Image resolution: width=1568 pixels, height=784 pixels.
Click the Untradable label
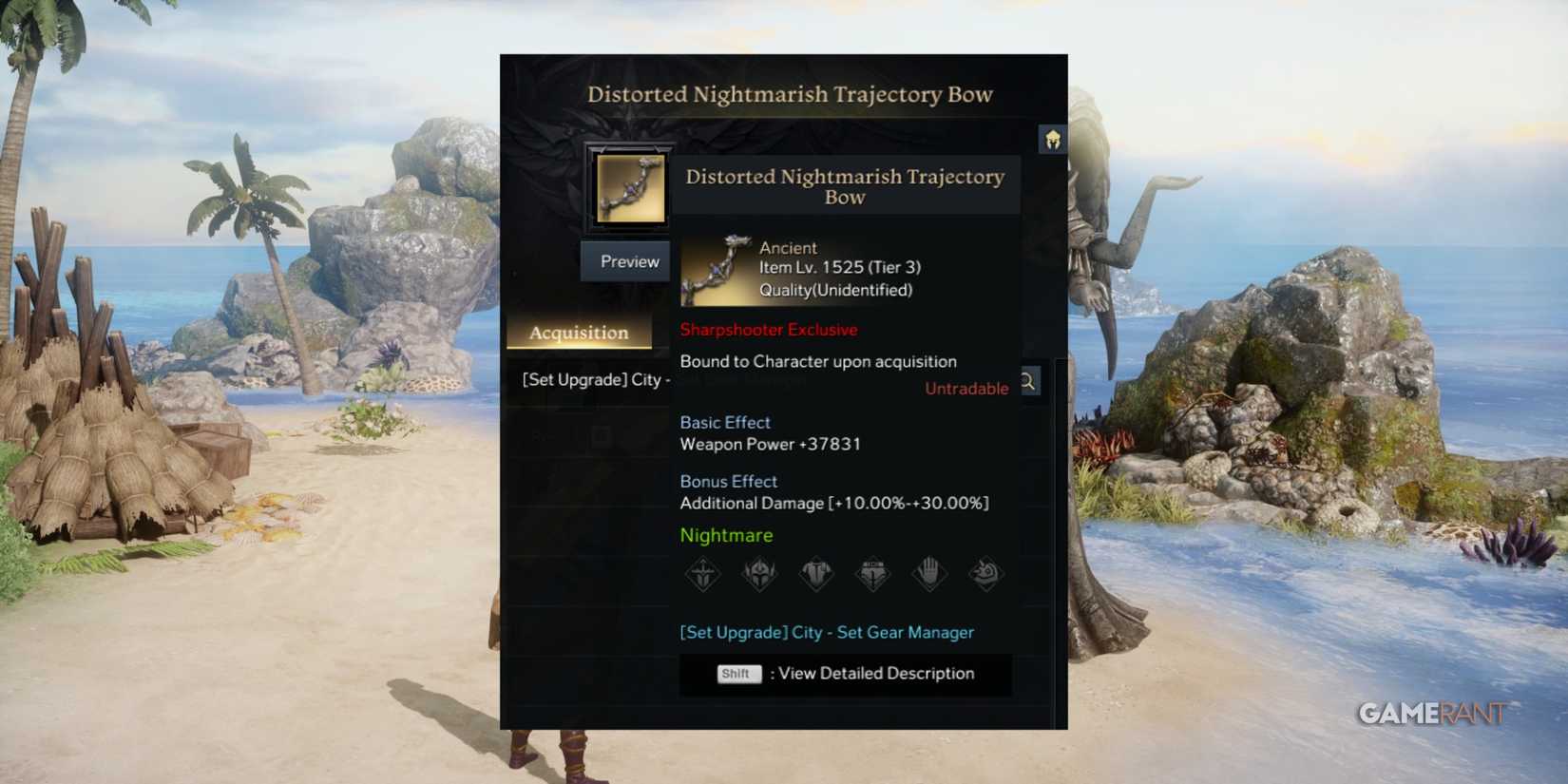pyautogui.click(x=966, y=389)
